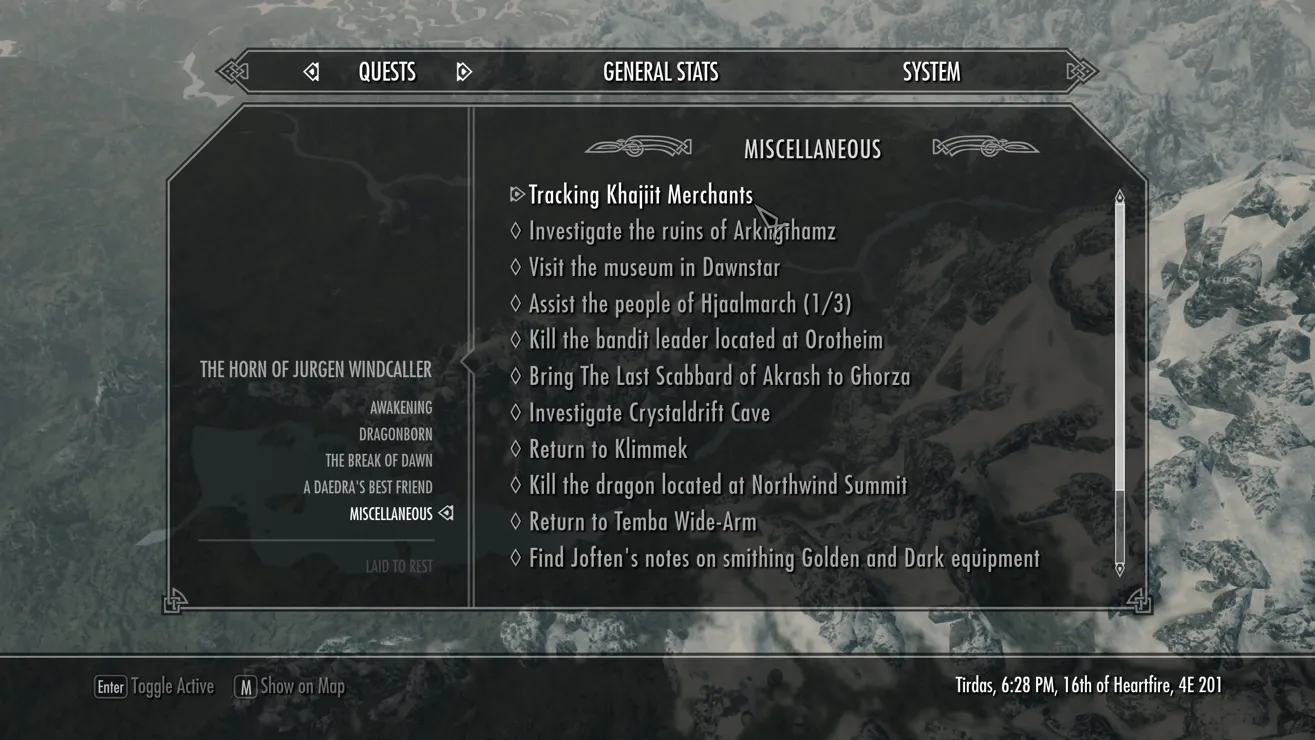1315x740 pixels.
Task: Select Bring The Last Scabbard of Akrash objective
Action: [719, 377]
